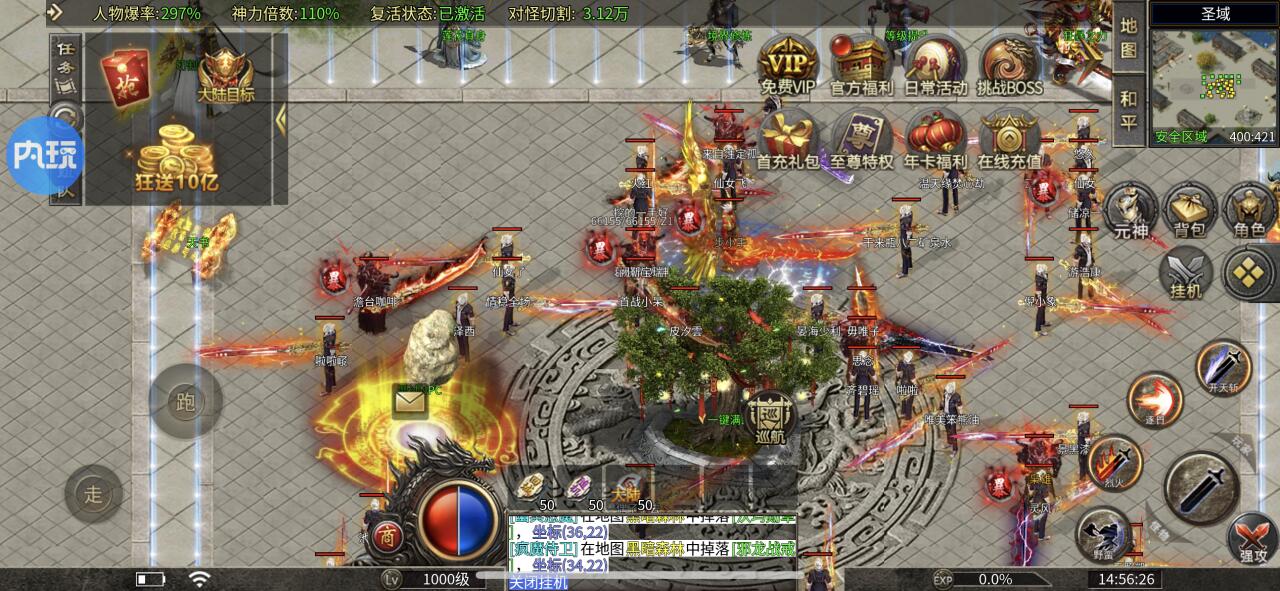Cast the 烈火 flaming sword skill
The width and height of the screenshot is (1280, 591).
(x=1115, y=463)
